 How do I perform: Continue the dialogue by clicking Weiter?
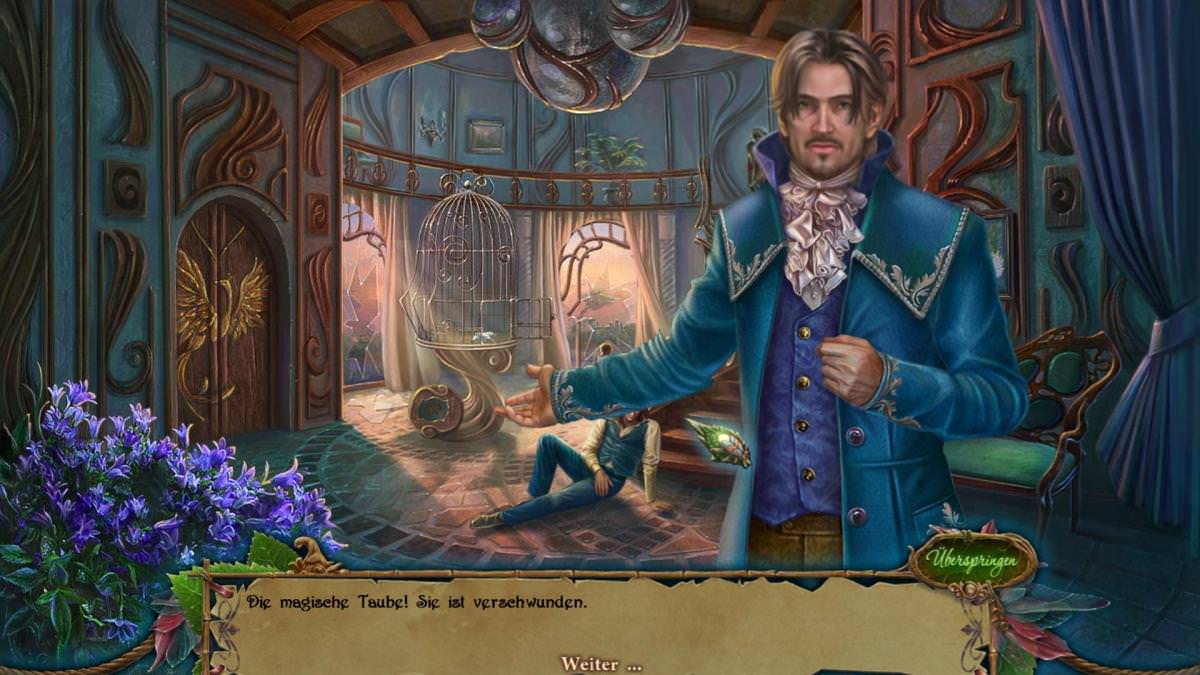coord(600,664)
